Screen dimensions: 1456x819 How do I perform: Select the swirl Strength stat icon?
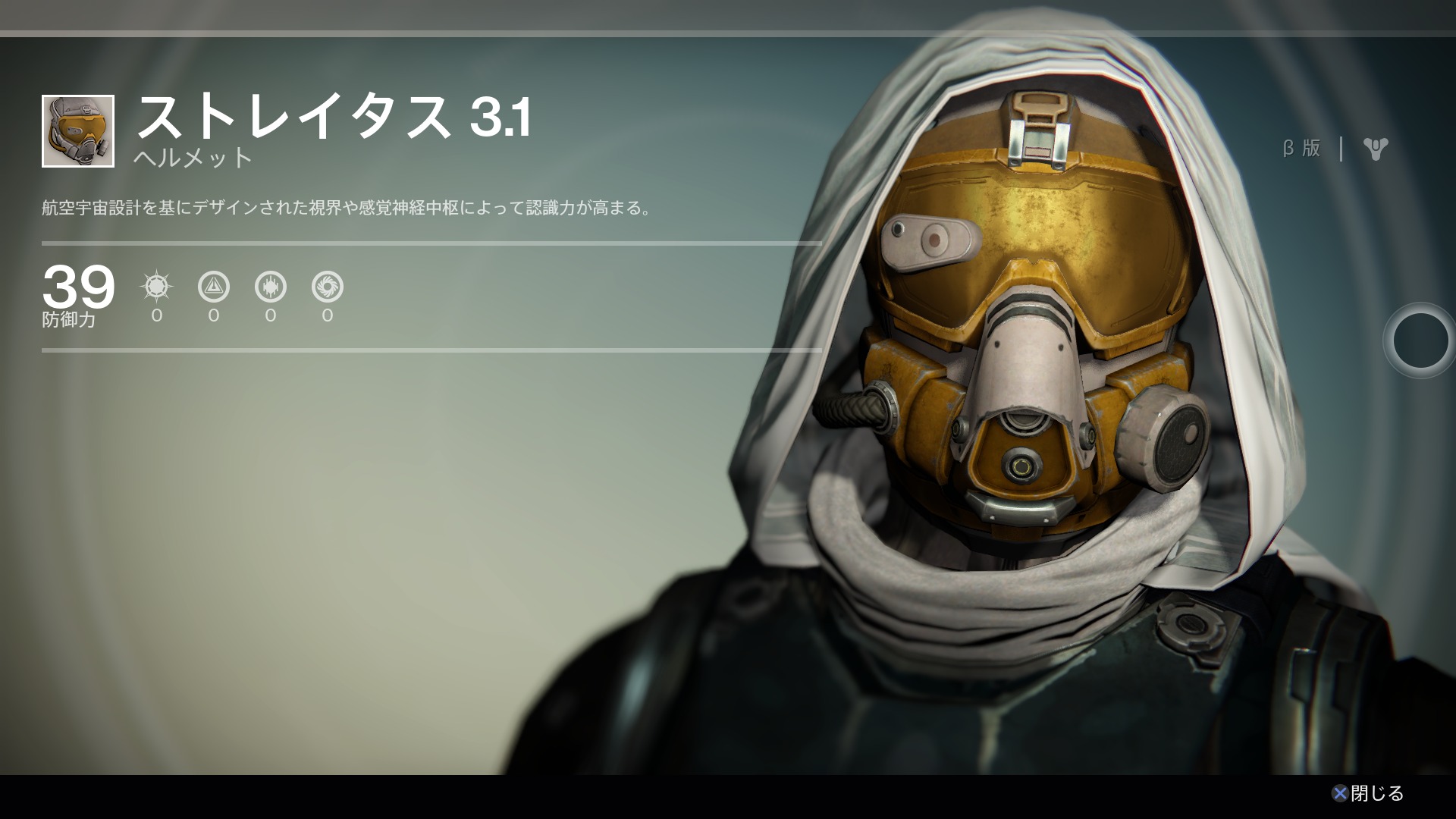click(328, 287)
